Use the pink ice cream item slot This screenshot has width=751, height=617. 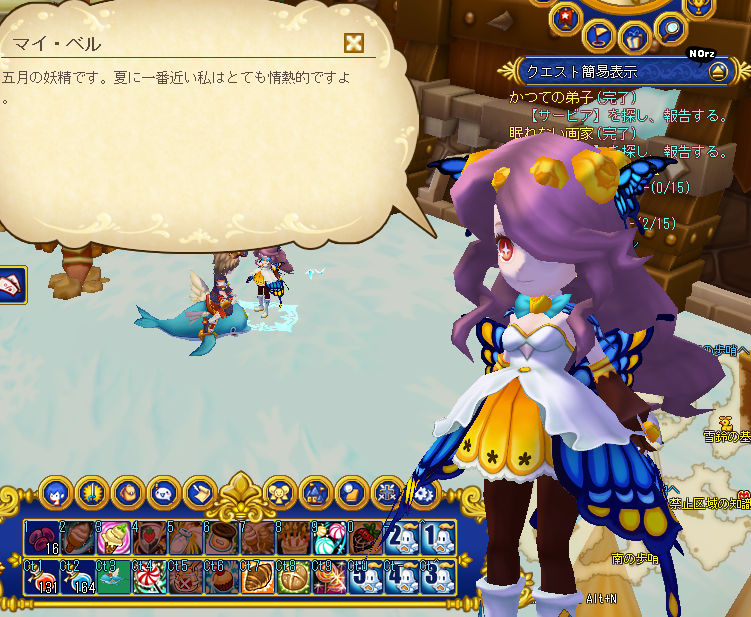[x=114, y=537]
